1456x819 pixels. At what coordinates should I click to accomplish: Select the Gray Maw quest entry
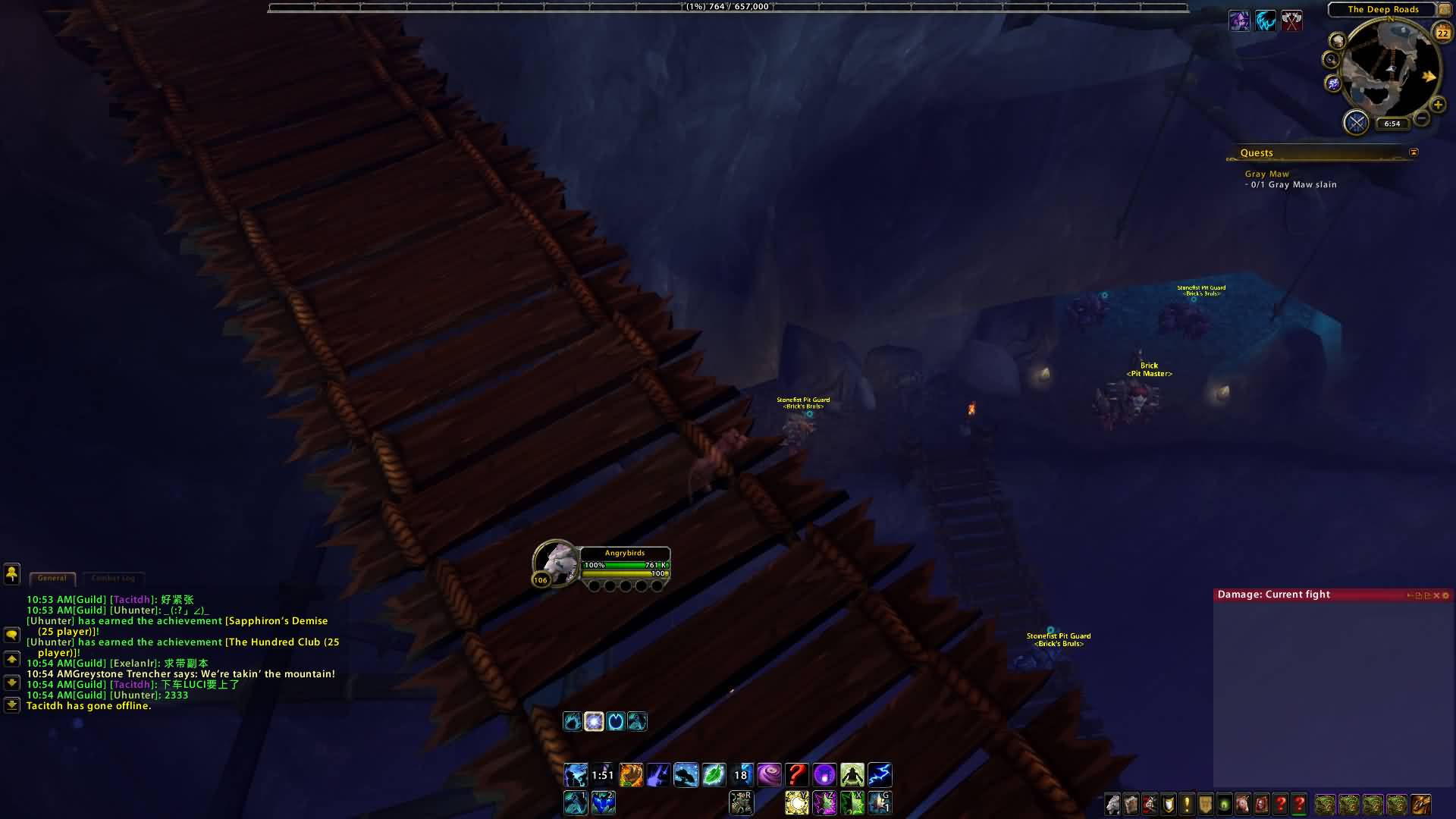coord(1266,174)
